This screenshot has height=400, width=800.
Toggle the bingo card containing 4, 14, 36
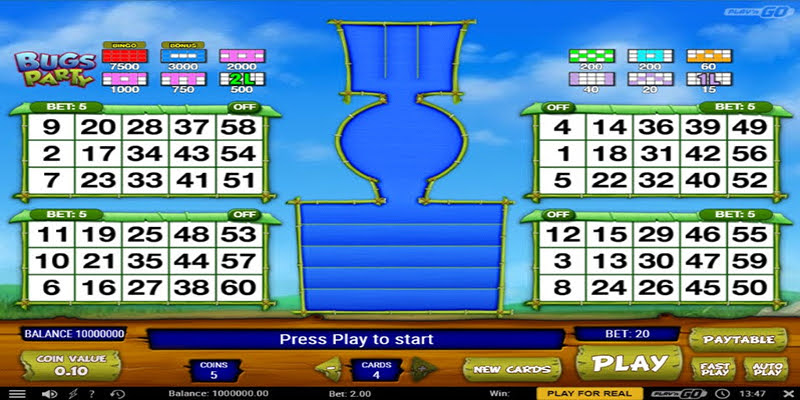(558, 106)
